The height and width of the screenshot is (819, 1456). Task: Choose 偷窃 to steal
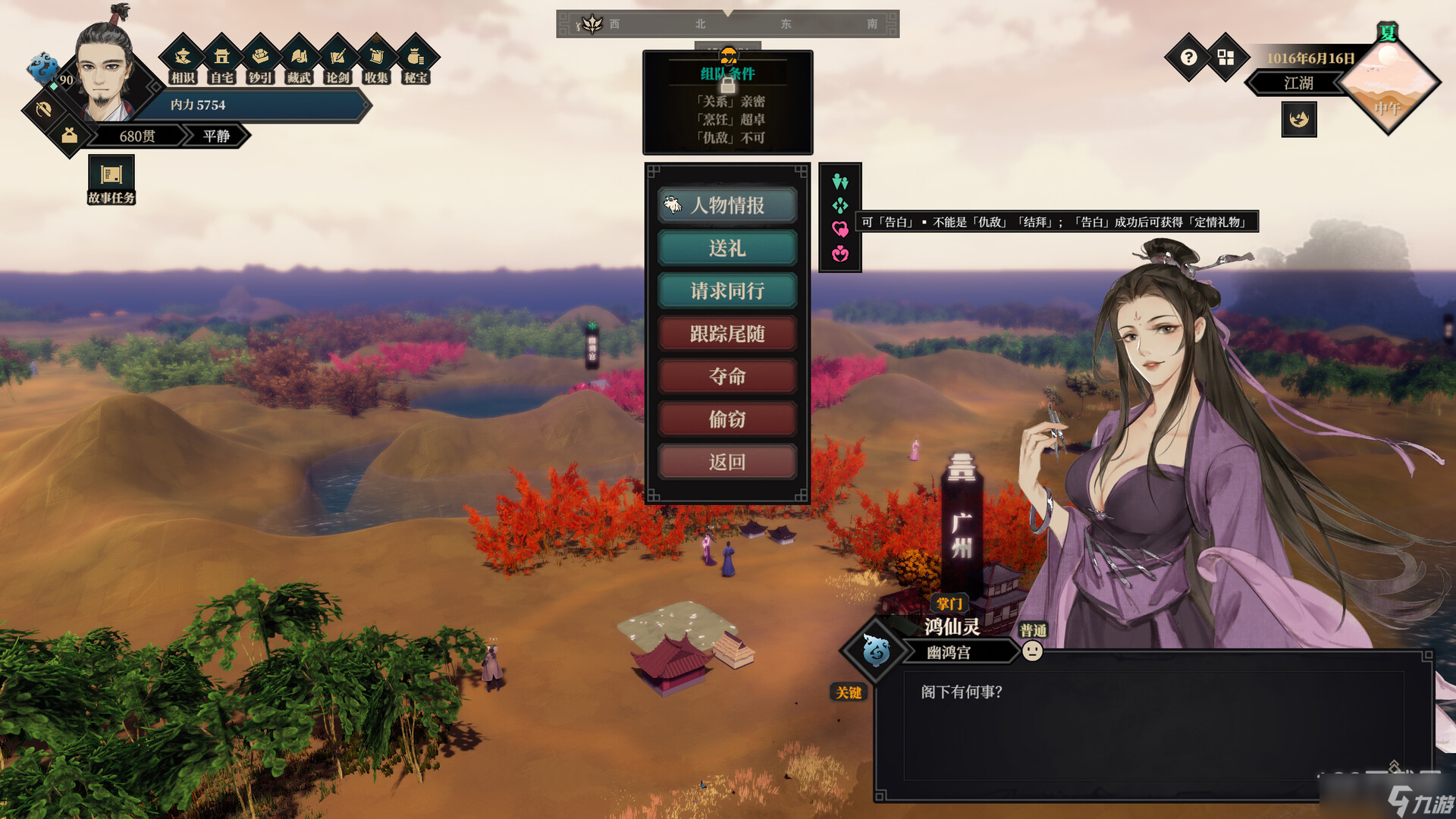click(x=726, y=419)
